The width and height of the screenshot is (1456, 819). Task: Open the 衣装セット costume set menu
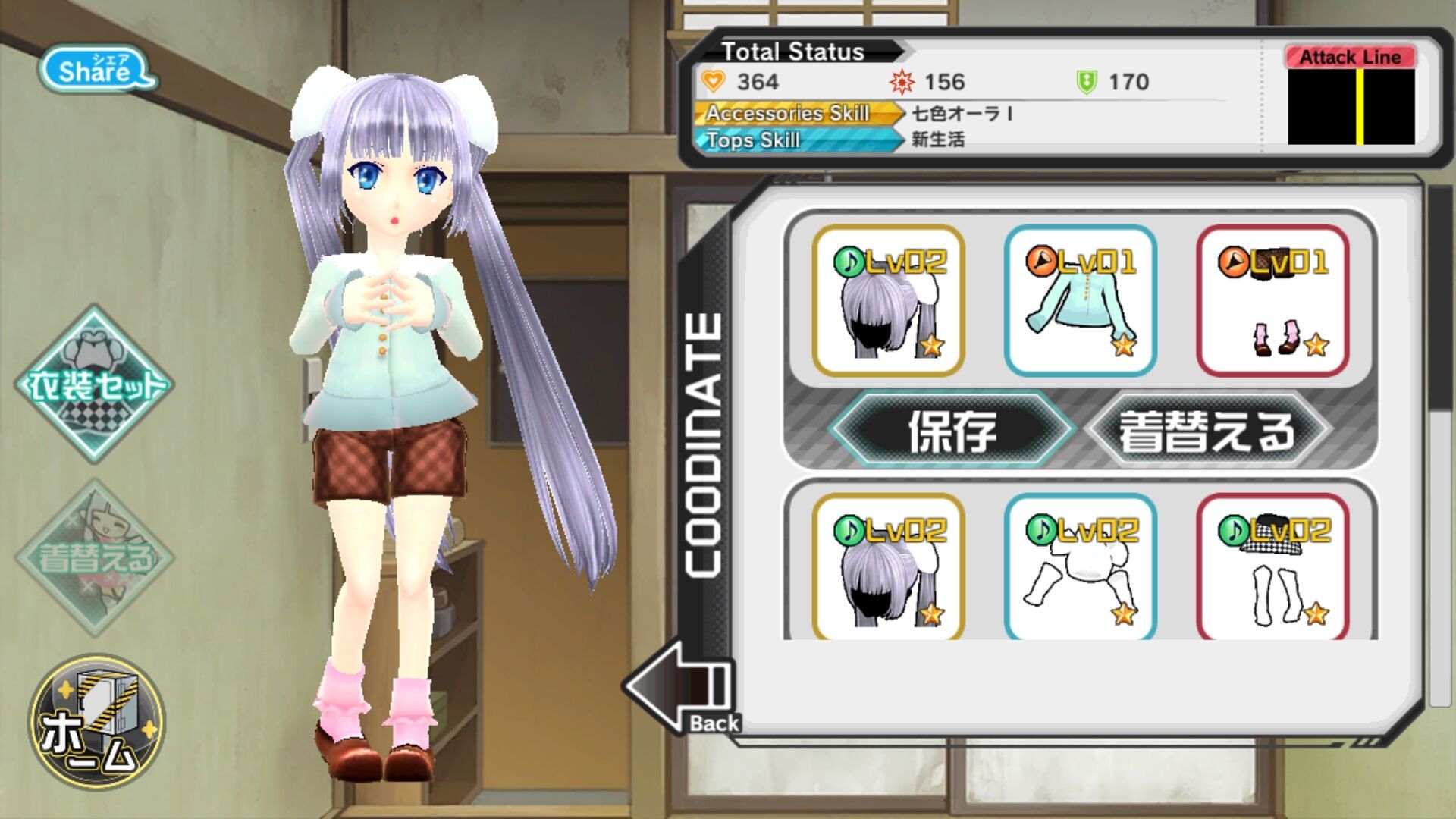[x=95, y=384]
